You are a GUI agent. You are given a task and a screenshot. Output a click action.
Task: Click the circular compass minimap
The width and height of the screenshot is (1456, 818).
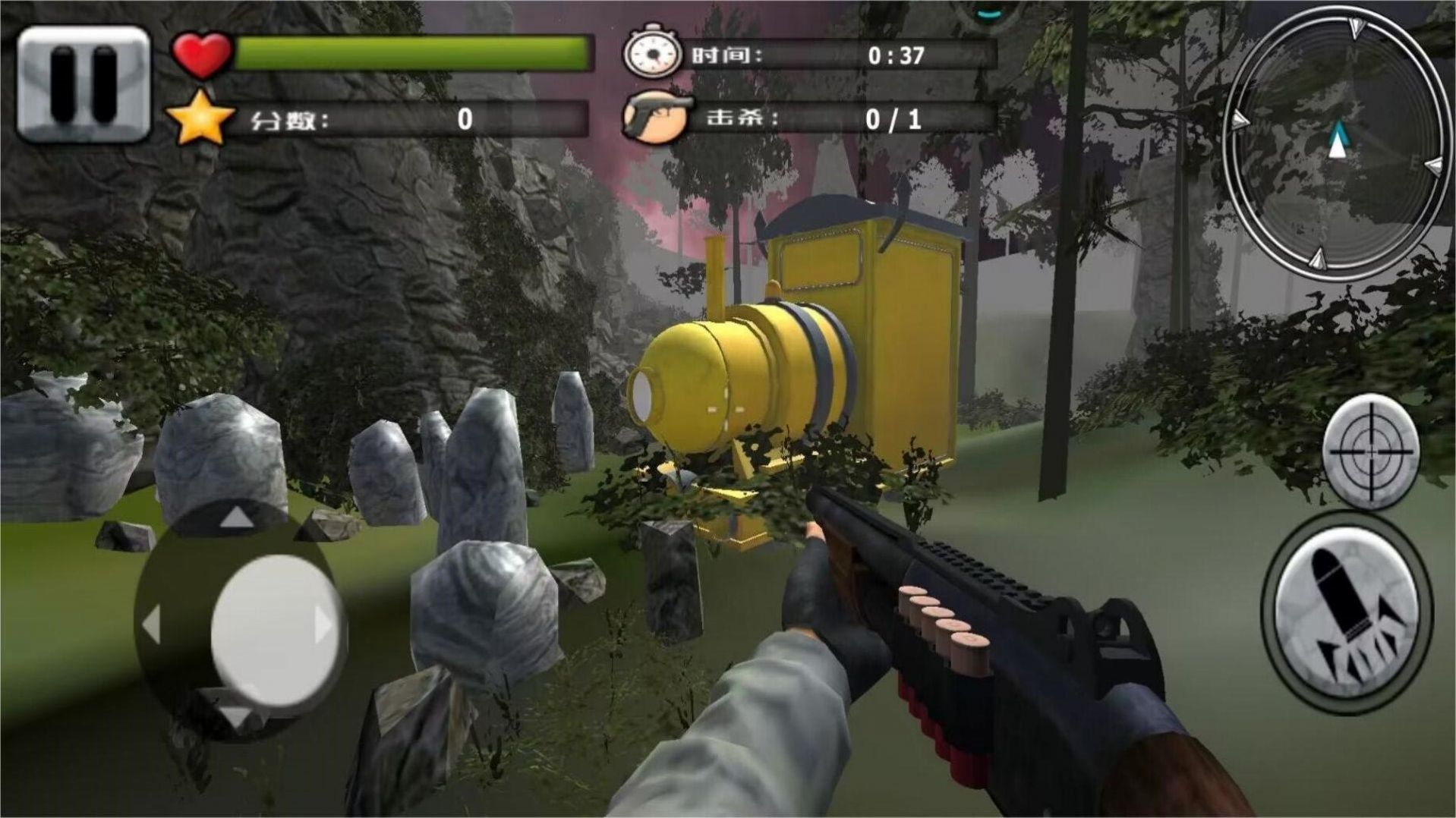(x=1338, y=144)
